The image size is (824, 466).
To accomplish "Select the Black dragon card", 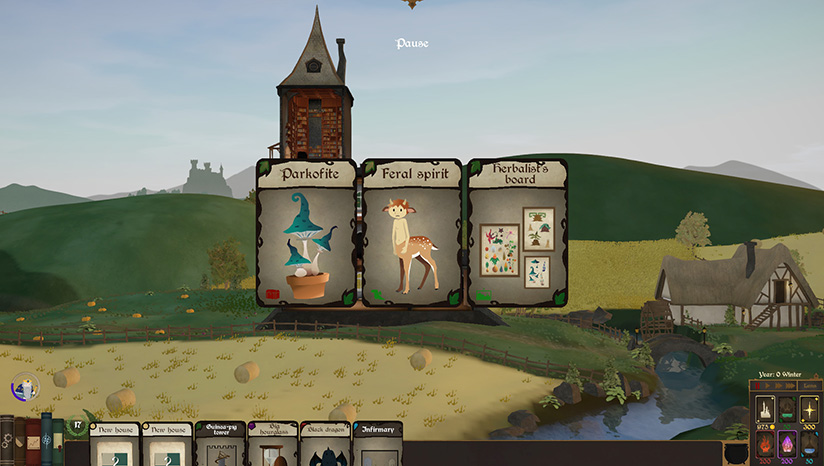I will pos(326,446).
